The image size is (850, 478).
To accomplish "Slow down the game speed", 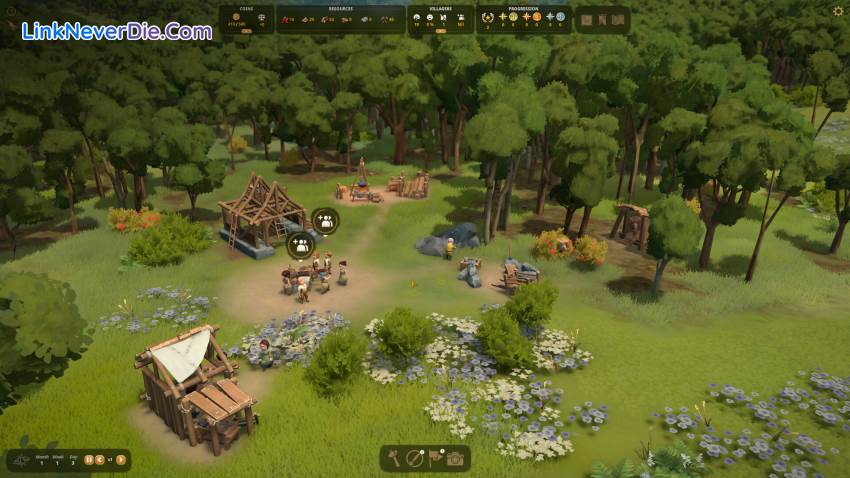I will click(100, 460).
